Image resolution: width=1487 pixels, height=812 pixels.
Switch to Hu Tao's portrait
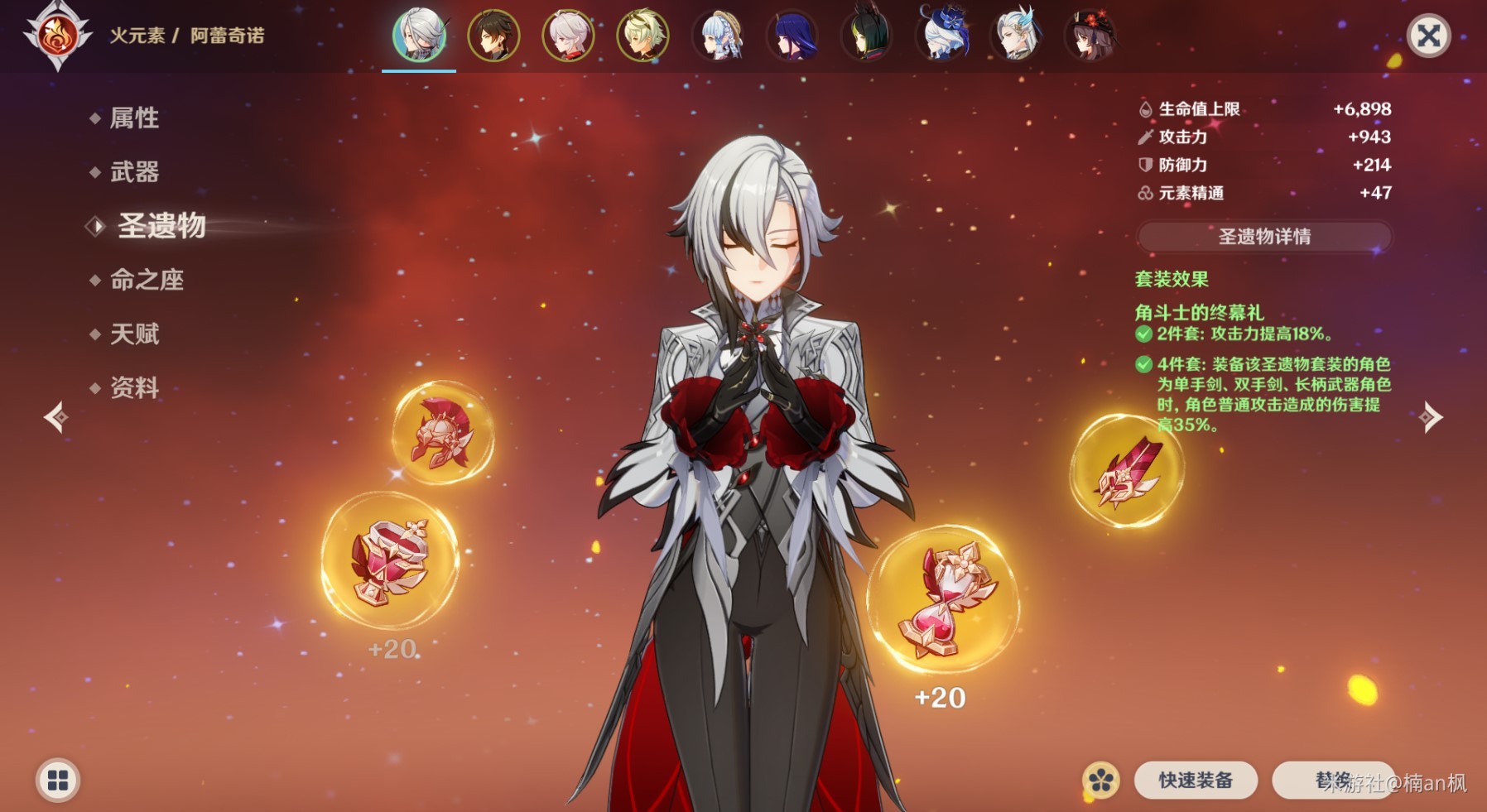1090,36
